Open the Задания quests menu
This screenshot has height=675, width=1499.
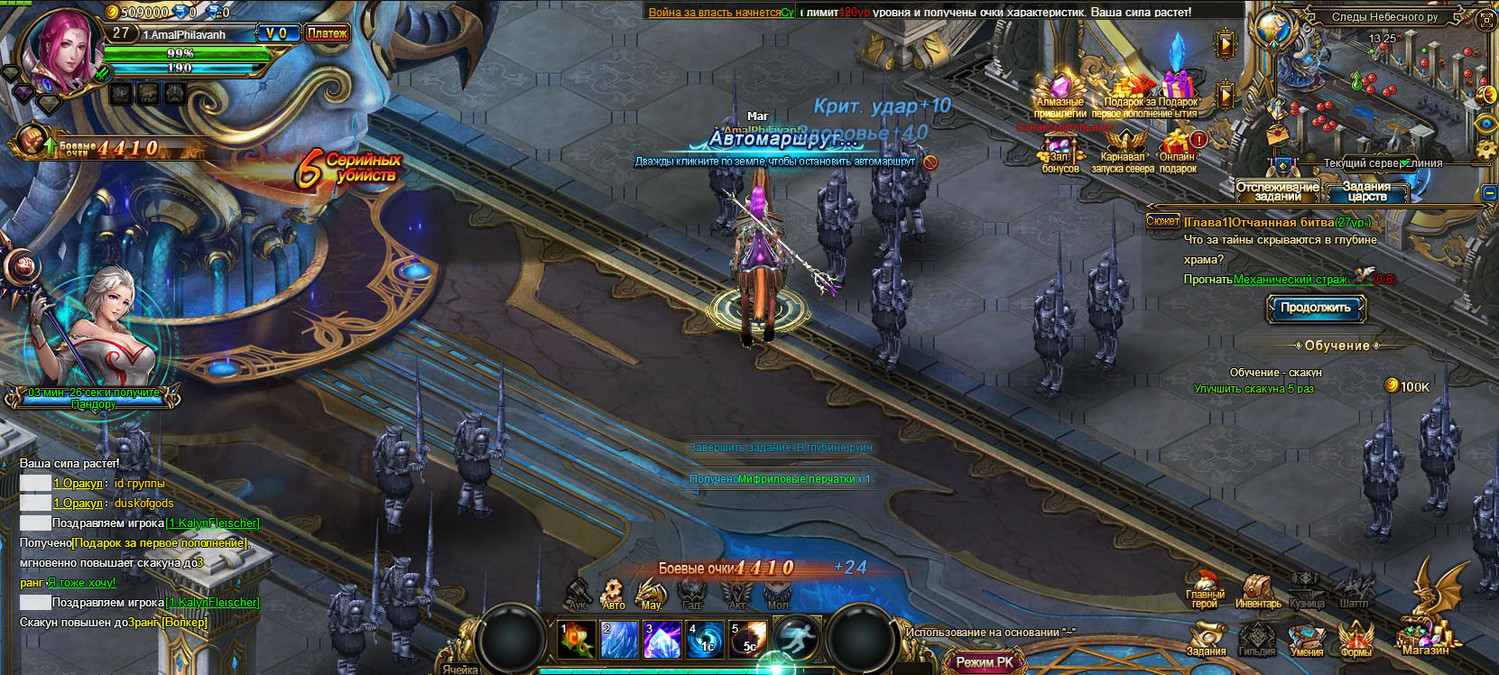(1207, 638)
